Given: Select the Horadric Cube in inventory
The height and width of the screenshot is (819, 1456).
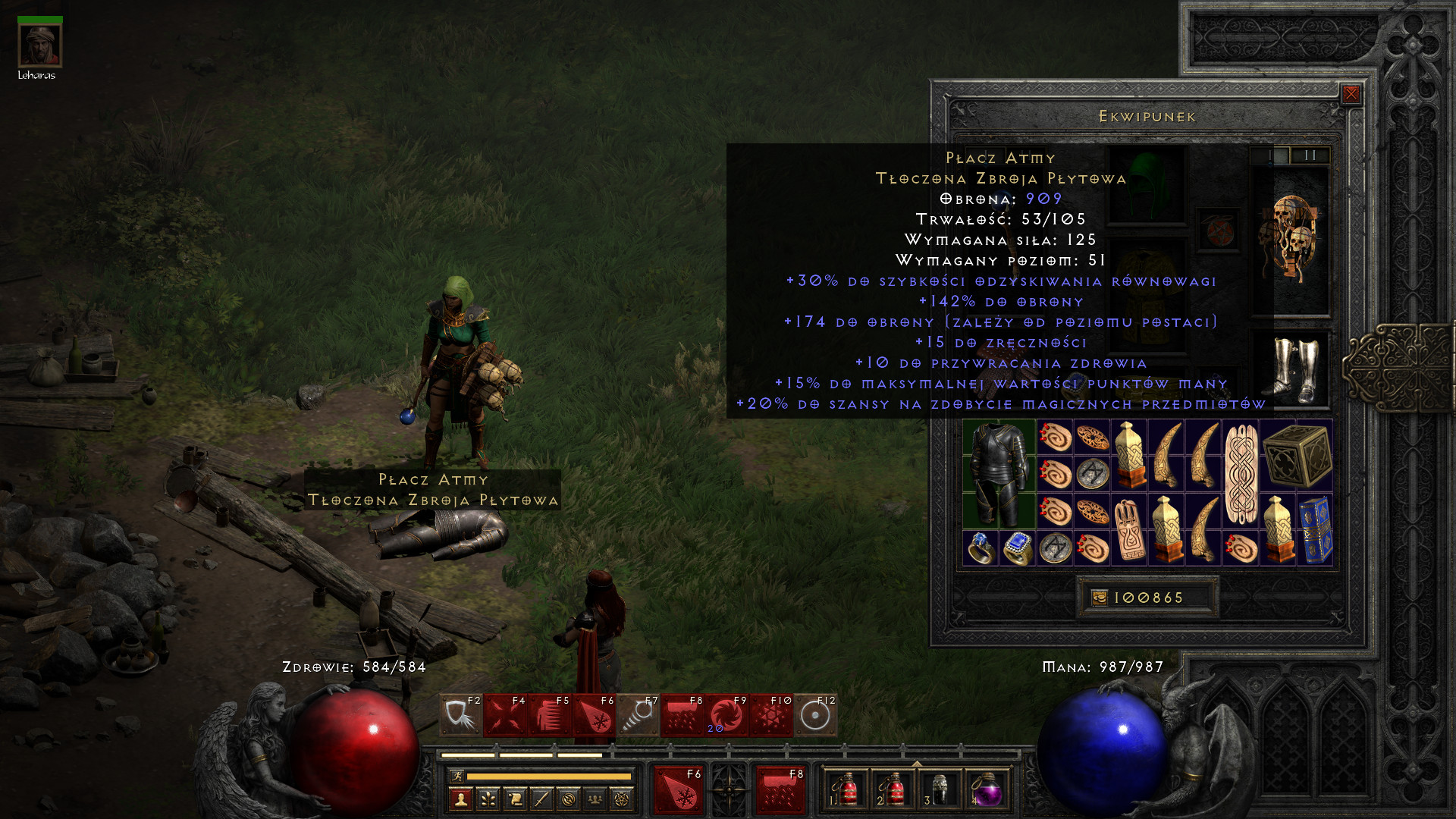Looking at the screenshot, I should pos(1297,456).
